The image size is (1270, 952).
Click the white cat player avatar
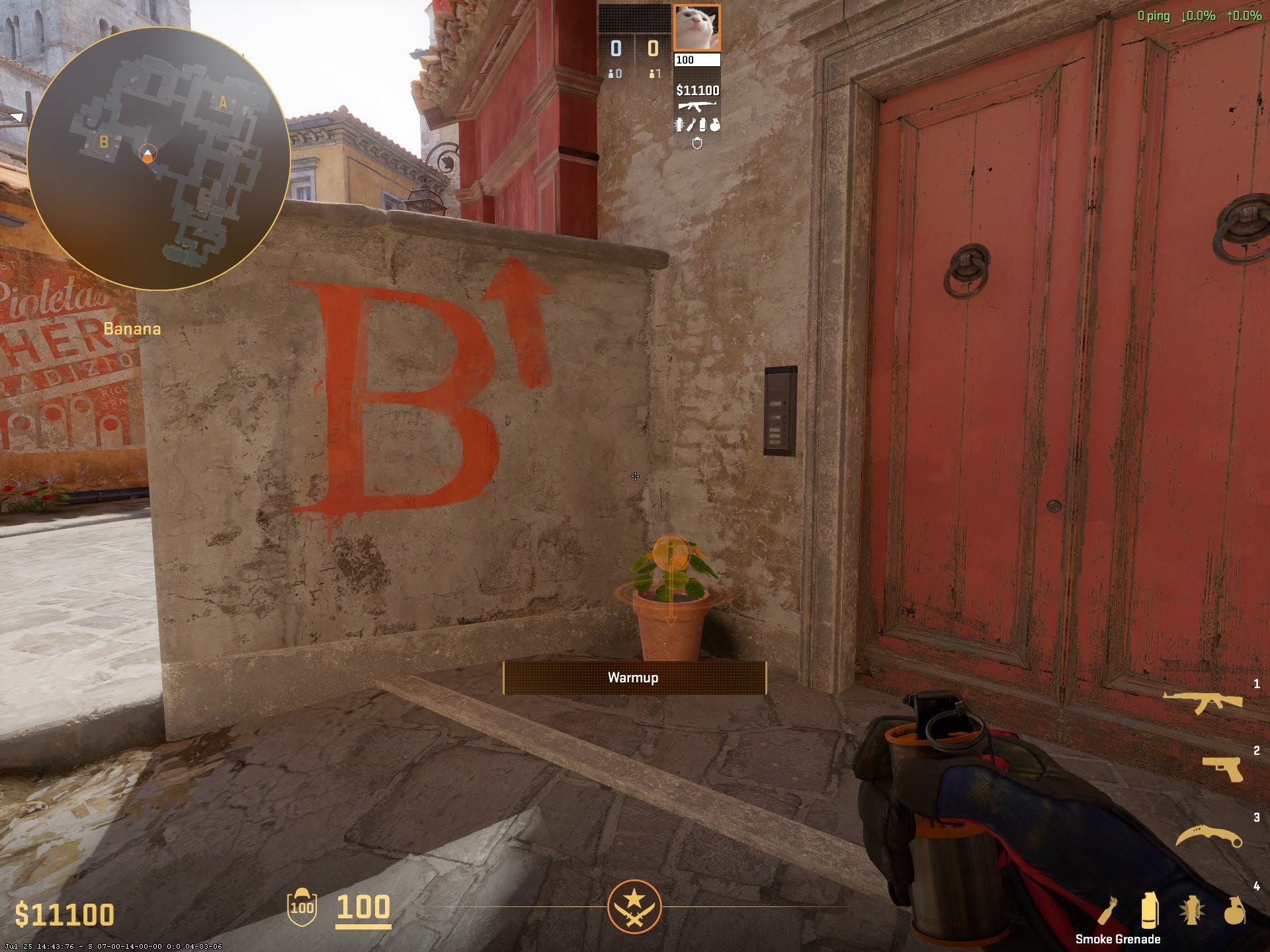click(697, 28)
